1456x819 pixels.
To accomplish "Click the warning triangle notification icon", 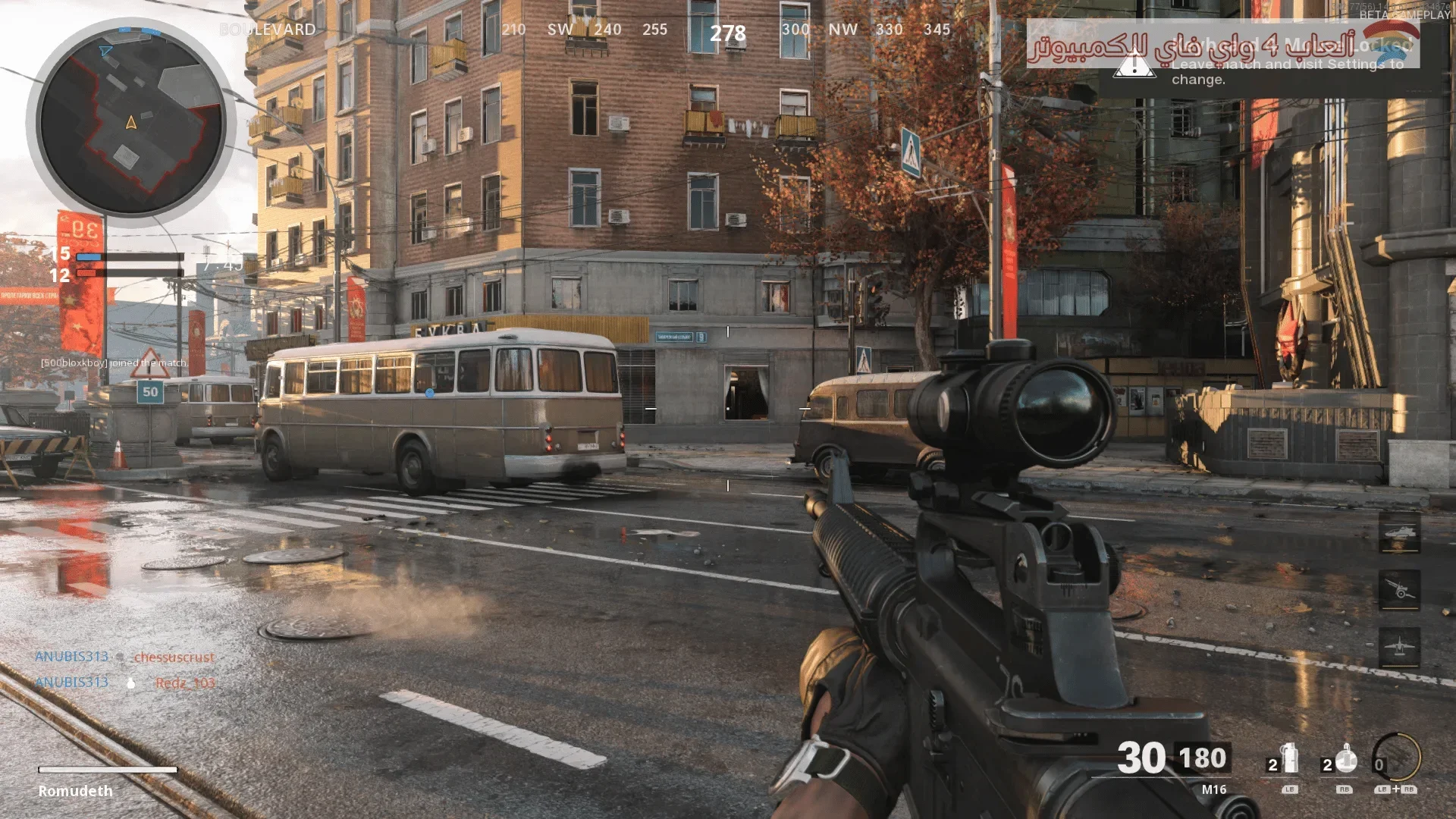I will [1134, 65].
